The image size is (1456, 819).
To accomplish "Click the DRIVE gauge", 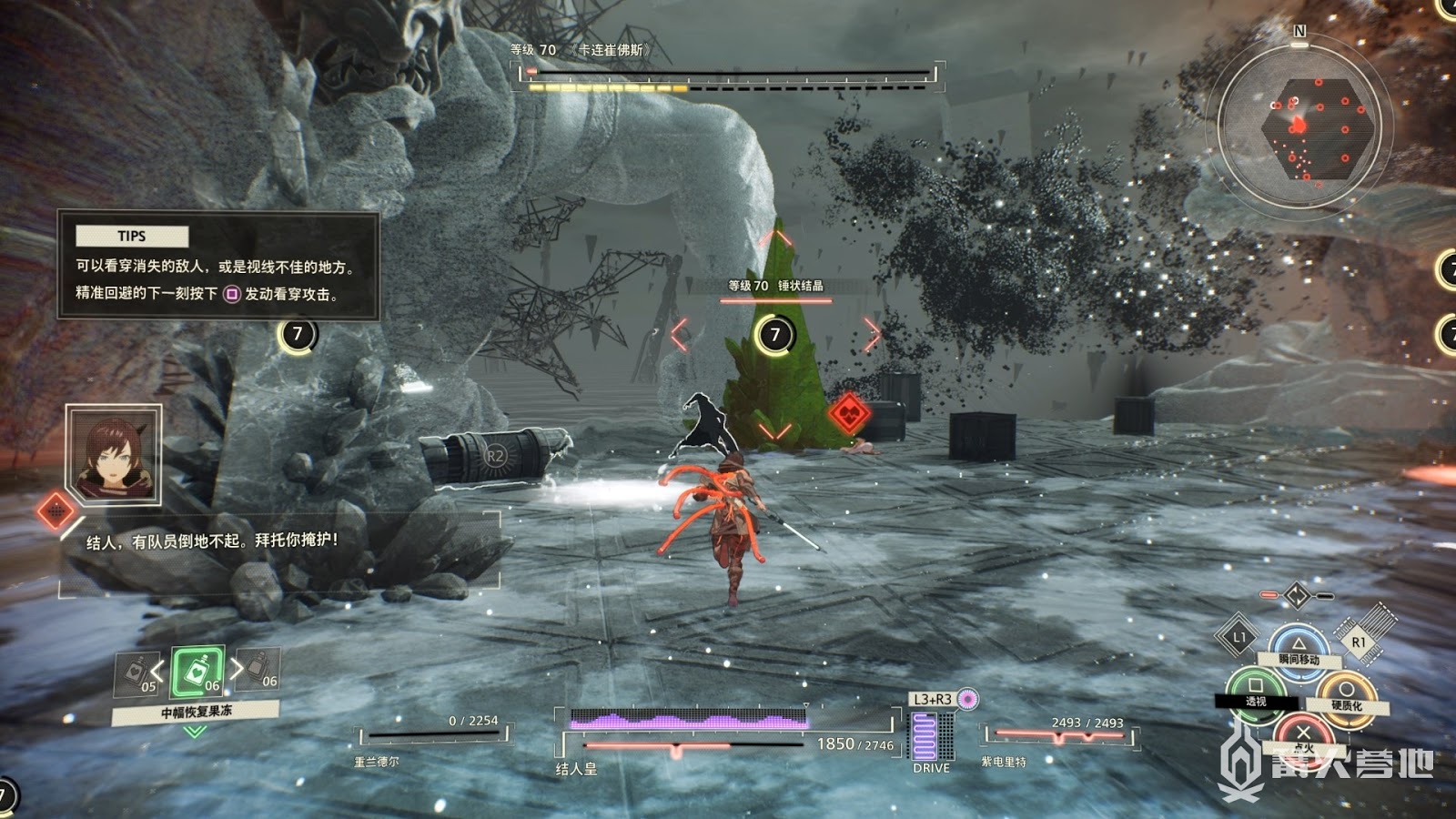I will (x=931, y=736).
